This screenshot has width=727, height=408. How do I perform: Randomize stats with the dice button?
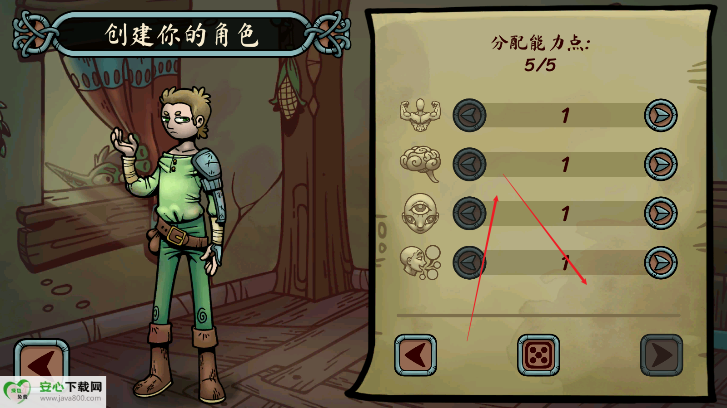pos(538,355)
